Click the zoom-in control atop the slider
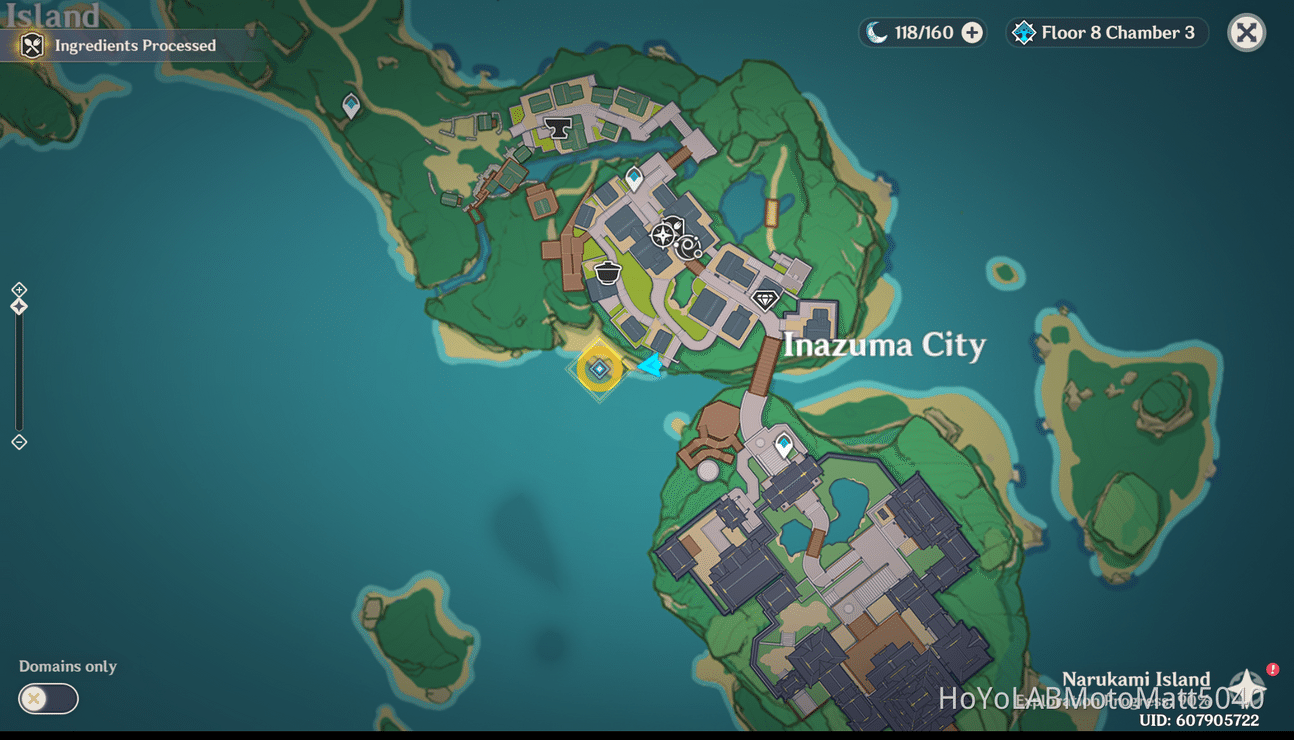The image size is (1294, 740). (x=18, y=289)
